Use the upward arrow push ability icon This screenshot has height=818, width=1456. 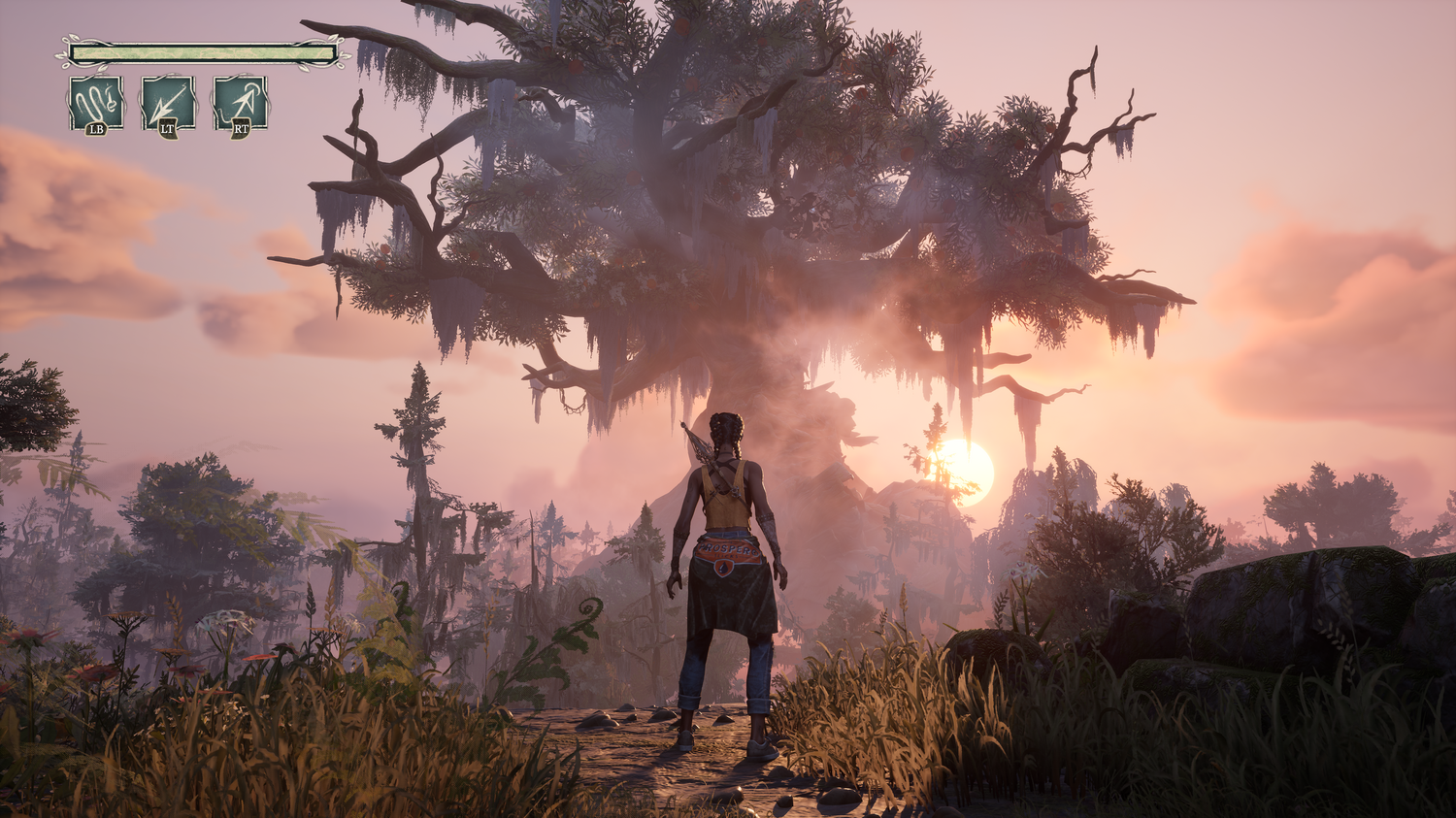tap(240, 103)
